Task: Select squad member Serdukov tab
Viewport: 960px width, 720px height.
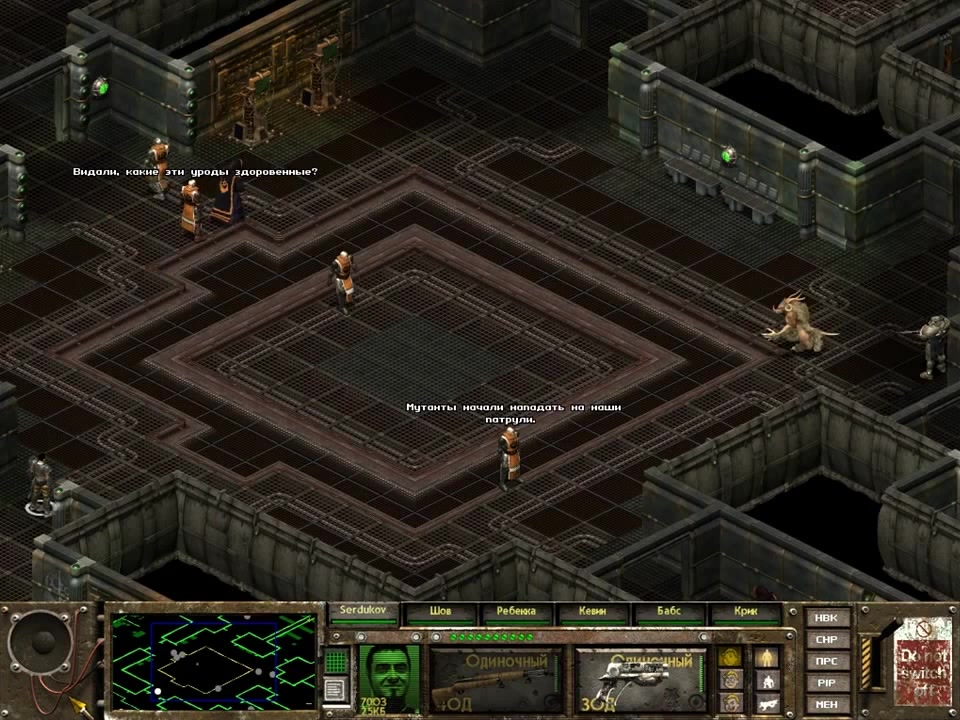Action: [362, 611]
